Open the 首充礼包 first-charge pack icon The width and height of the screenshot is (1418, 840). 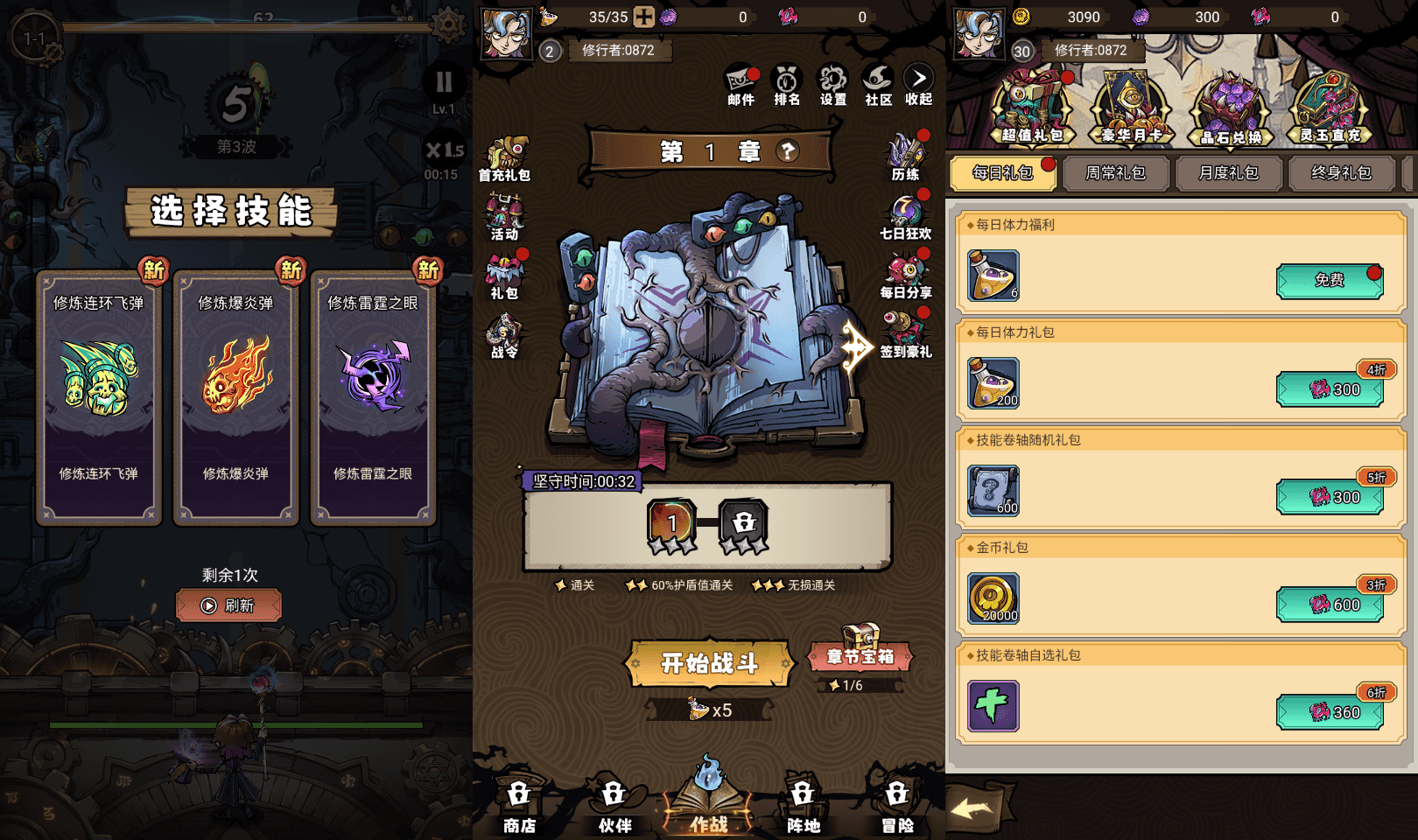click(506, 153)
